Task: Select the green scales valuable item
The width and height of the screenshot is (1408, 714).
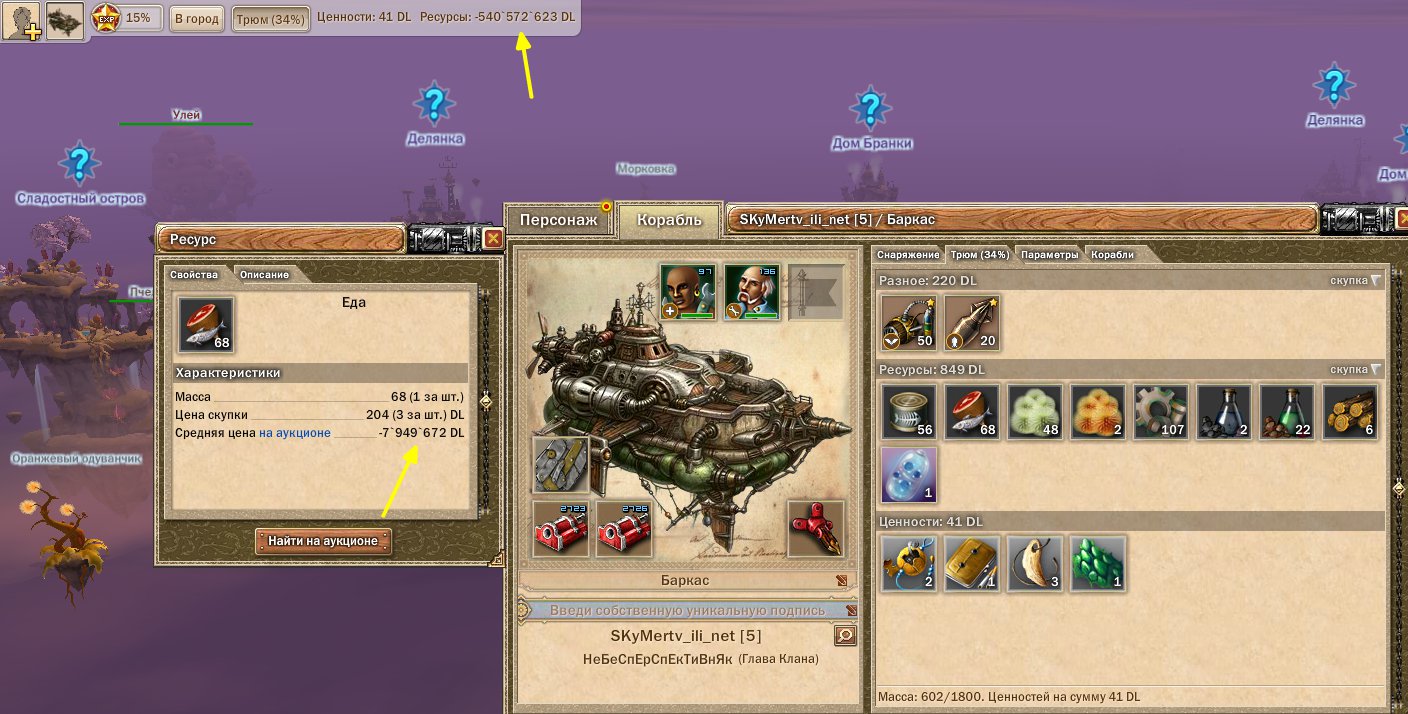Action: (x=1098, y=562)
